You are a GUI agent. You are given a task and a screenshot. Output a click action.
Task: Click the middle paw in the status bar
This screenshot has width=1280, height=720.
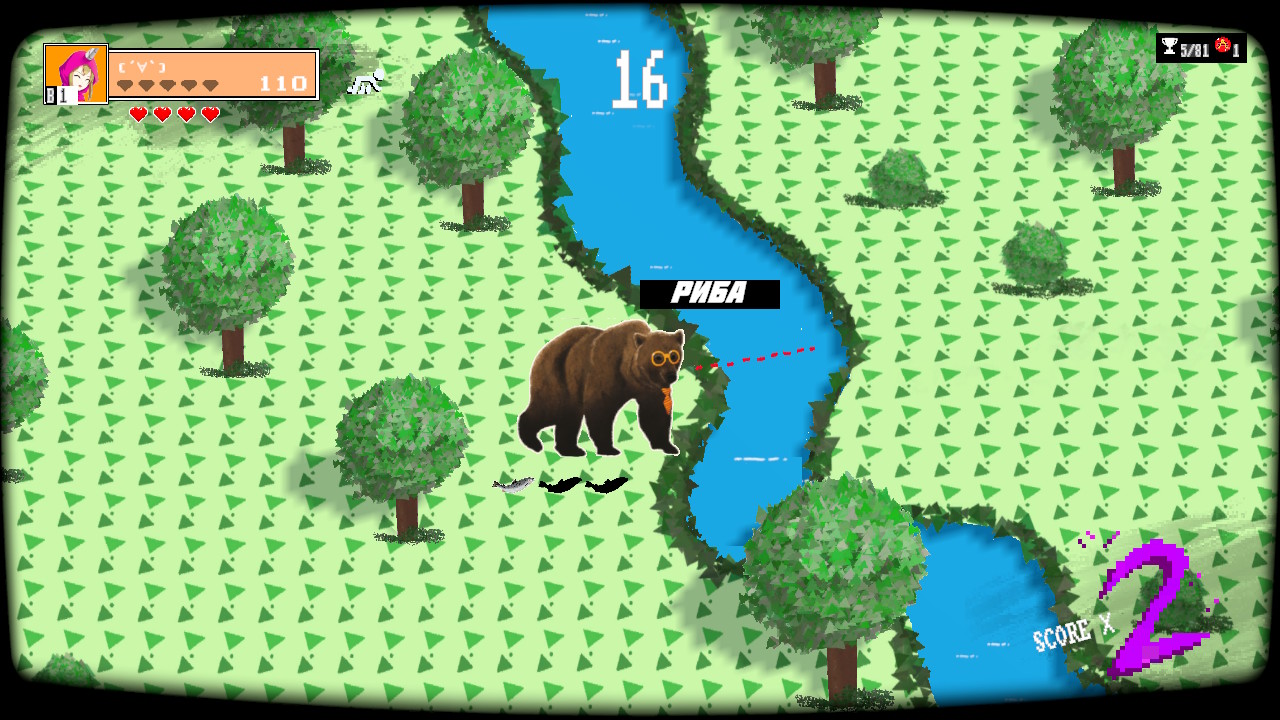[x=166, y=84]
